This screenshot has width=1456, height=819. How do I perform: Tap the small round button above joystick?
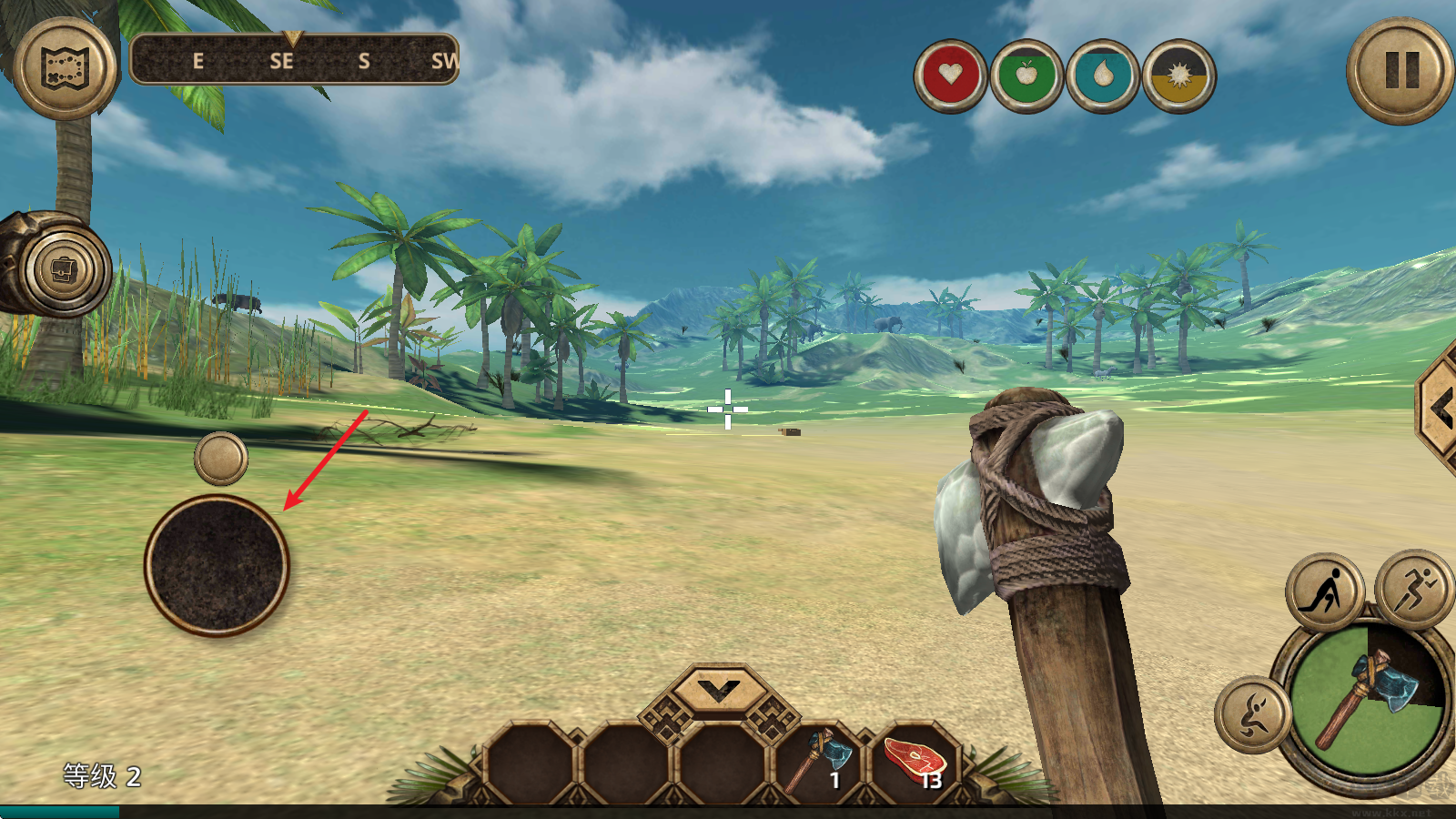[221, 458]
